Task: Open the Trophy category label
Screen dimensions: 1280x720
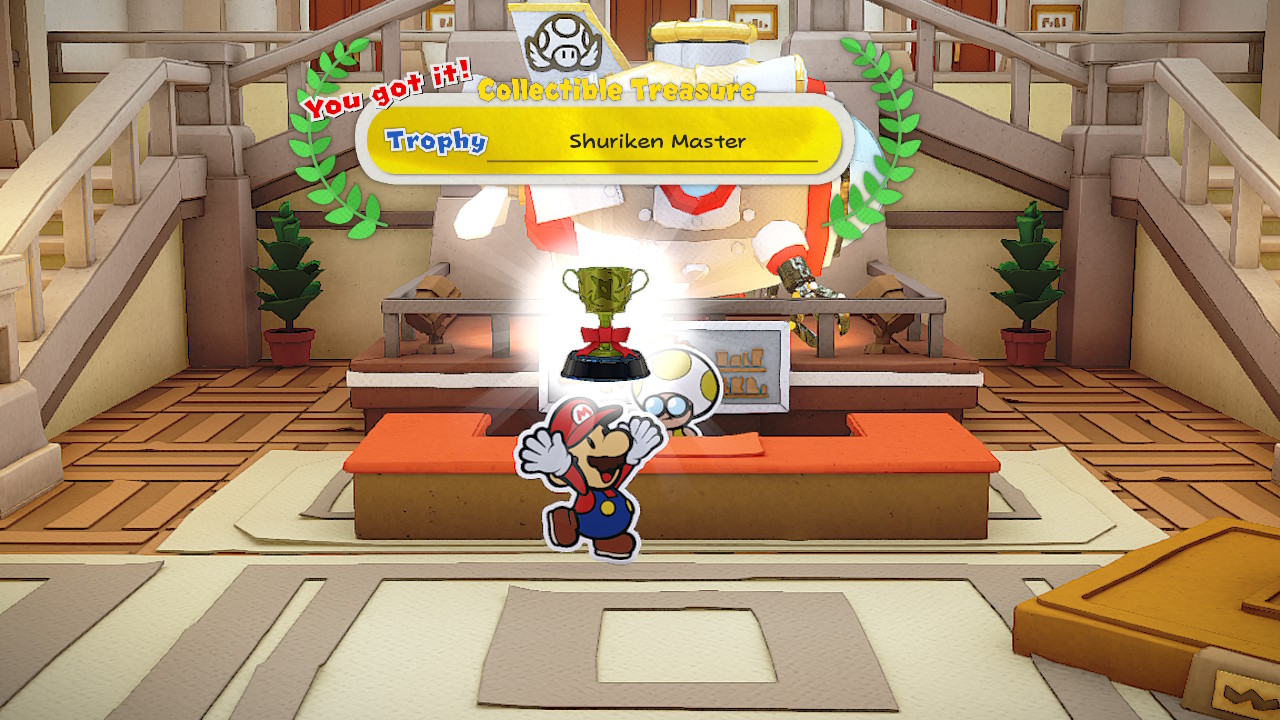Action: click(x=436, y=139)
